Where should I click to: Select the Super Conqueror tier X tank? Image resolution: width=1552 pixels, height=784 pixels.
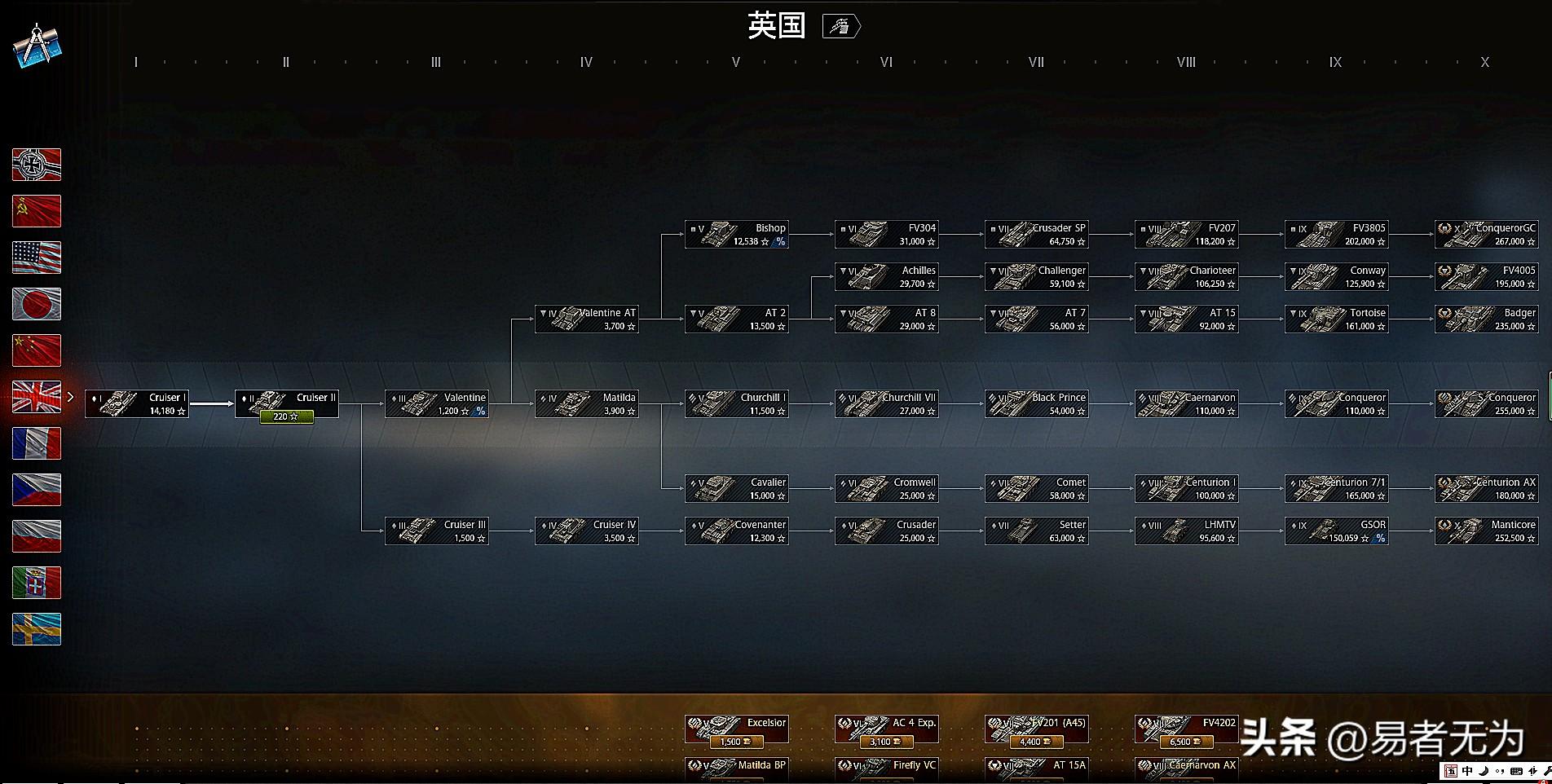click(1487, 404)
